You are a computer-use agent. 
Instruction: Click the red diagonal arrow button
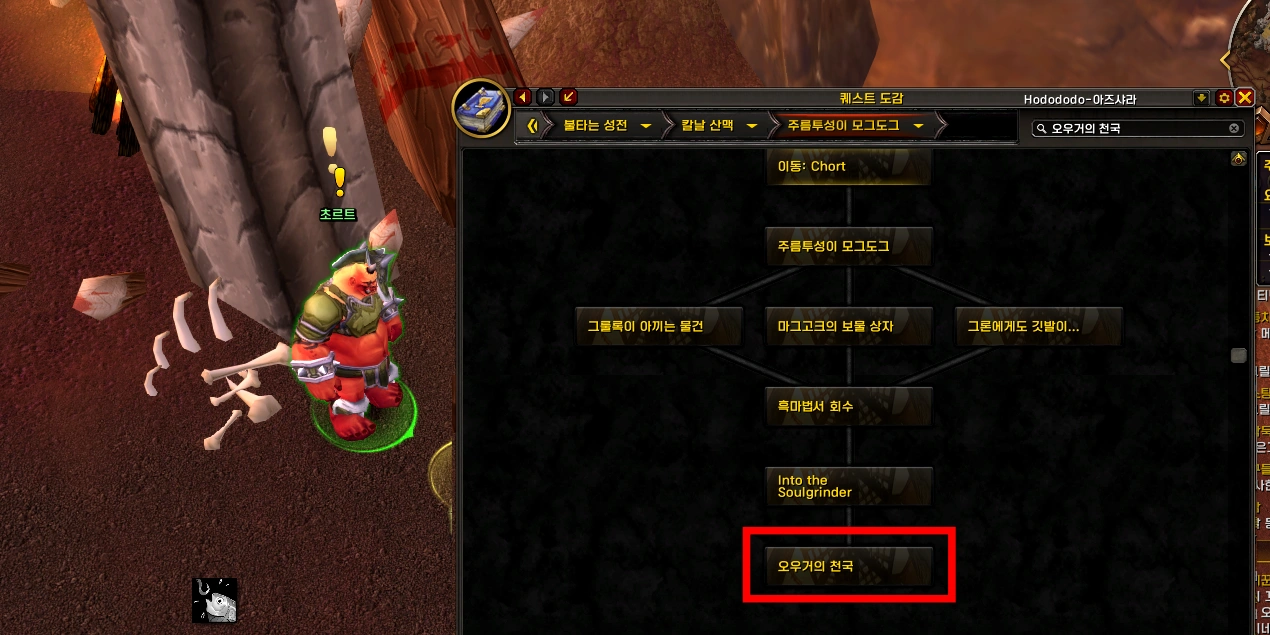pyautogui.click(x=568, y=97)
